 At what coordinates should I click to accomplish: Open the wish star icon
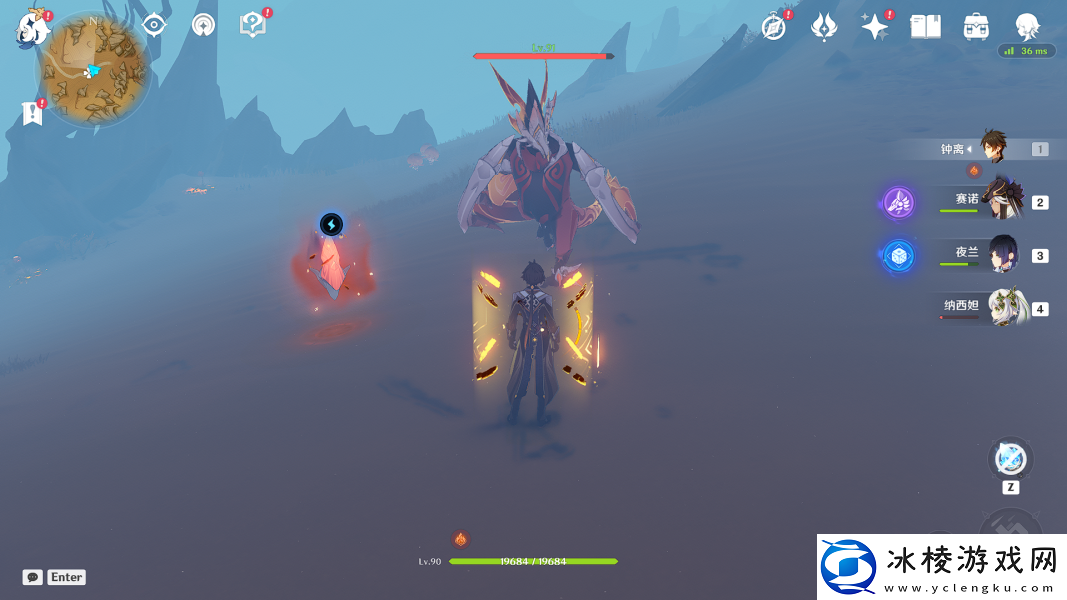pyautogui.click(x=875, y=27)
